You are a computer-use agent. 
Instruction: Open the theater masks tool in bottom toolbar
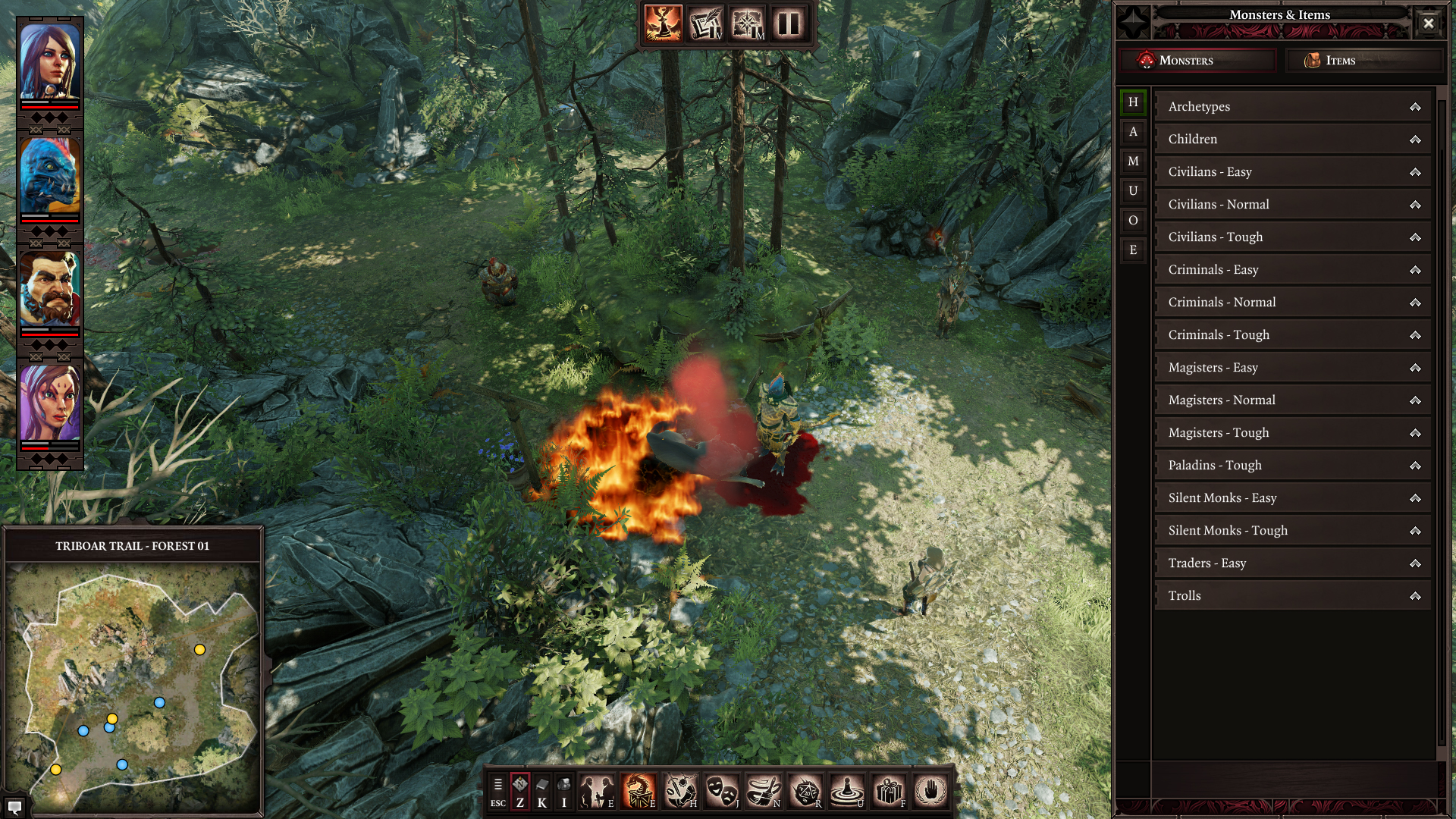point(722,792)
